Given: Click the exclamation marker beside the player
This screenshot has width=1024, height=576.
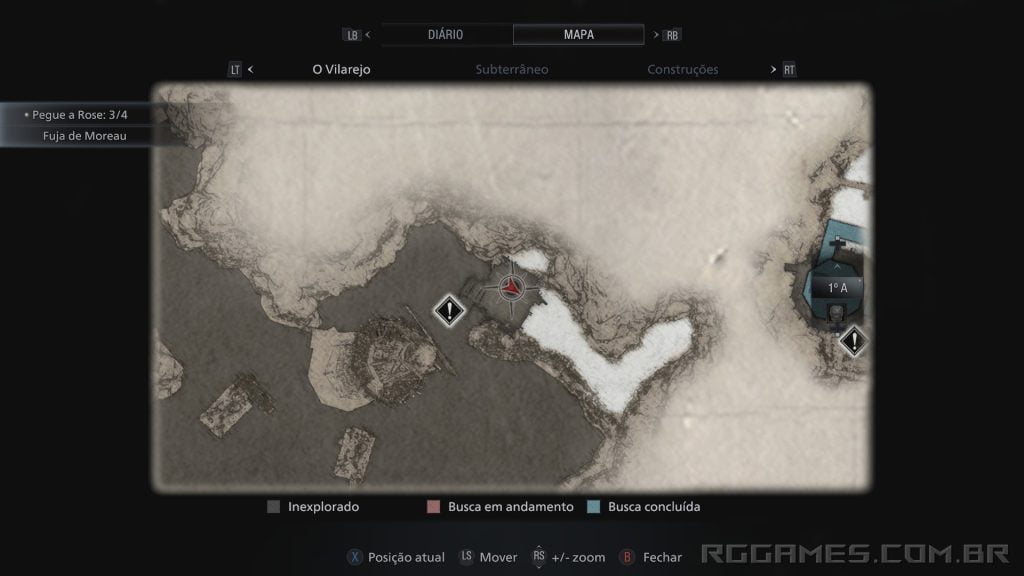Looking at the screenshot, I should [x=451, y=311].
